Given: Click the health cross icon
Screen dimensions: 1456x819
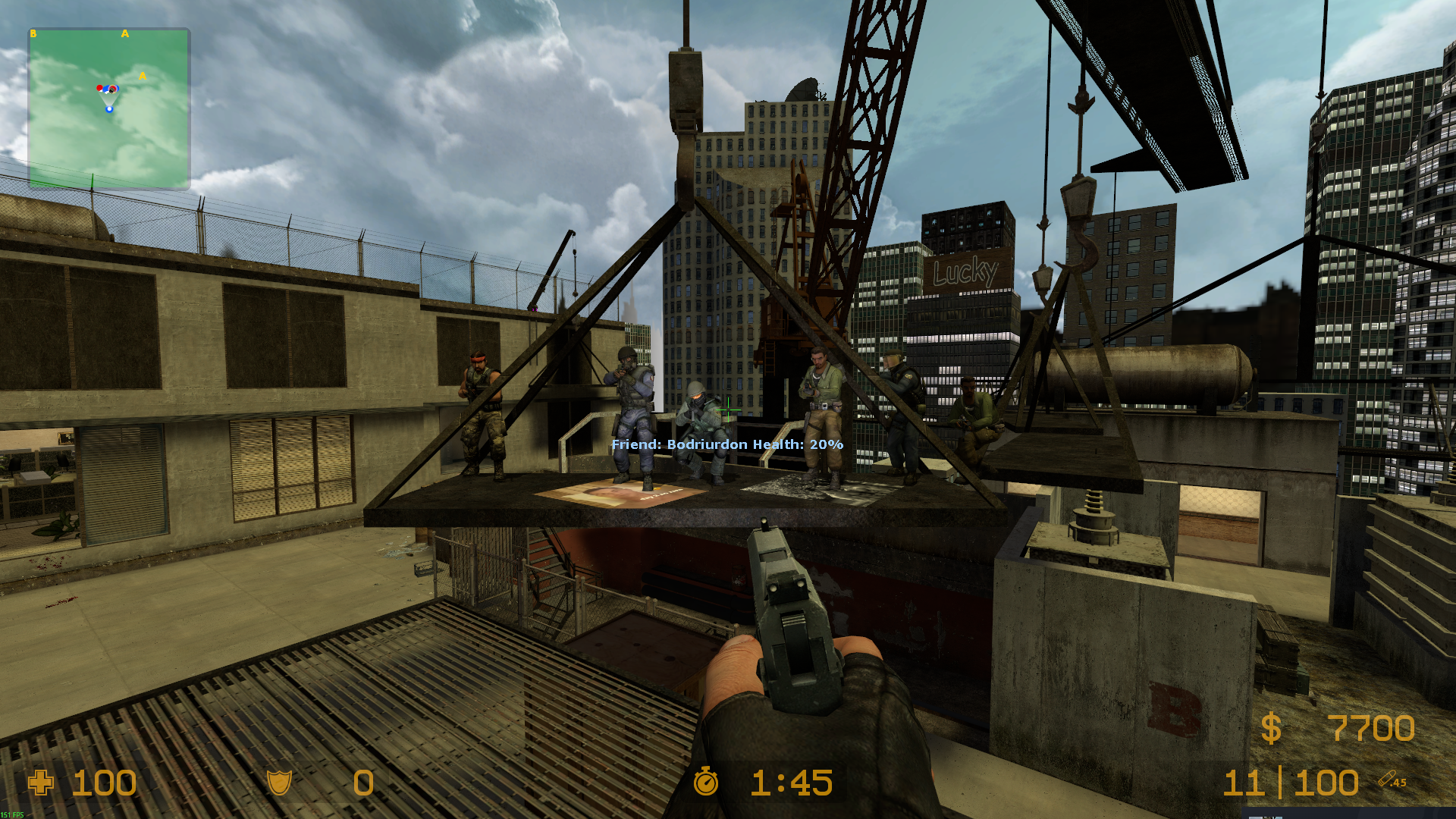Looking at the screenshot, I should 41,783.
